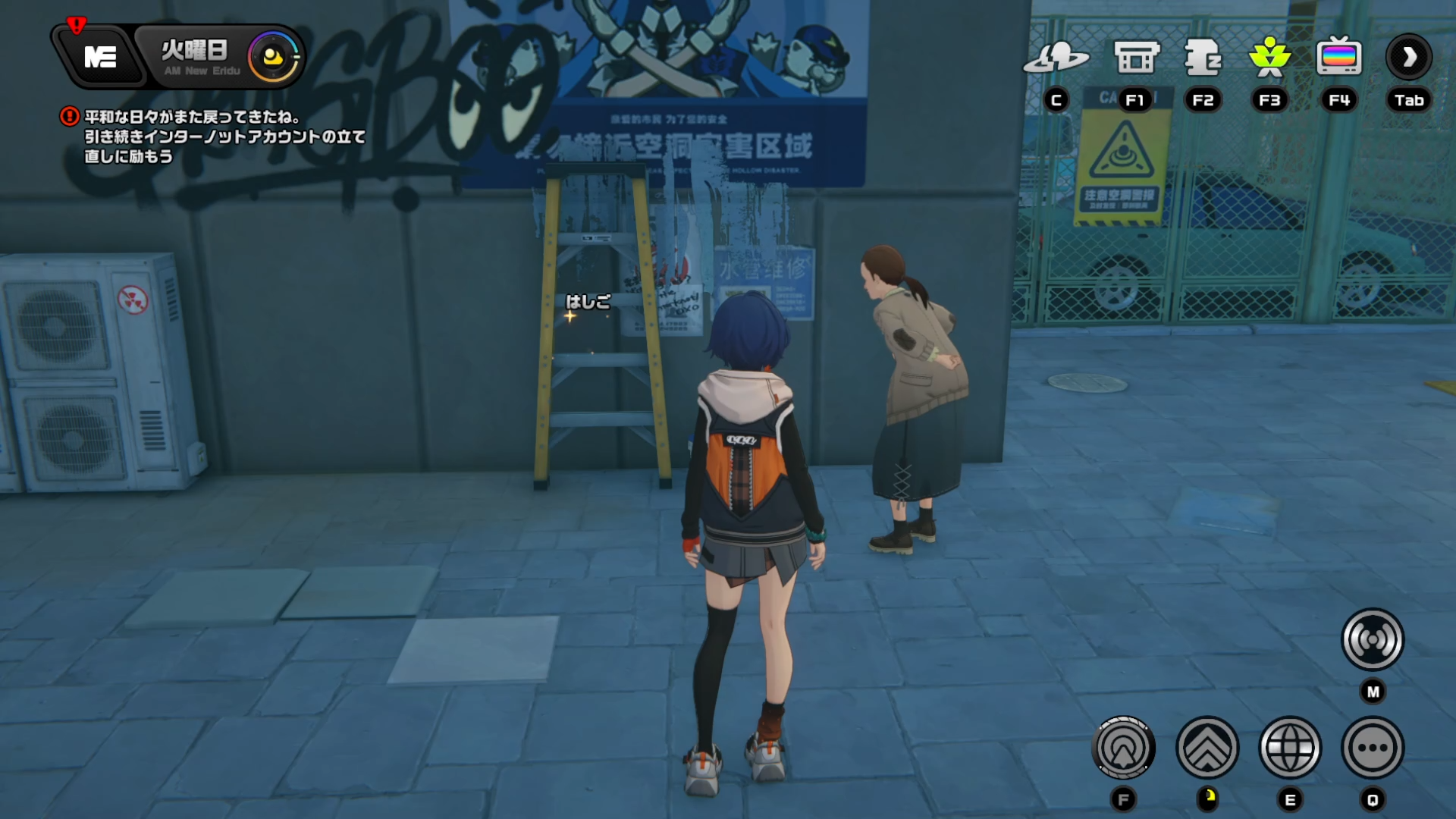Activate the double chevron sprint button

point(1207,748)
